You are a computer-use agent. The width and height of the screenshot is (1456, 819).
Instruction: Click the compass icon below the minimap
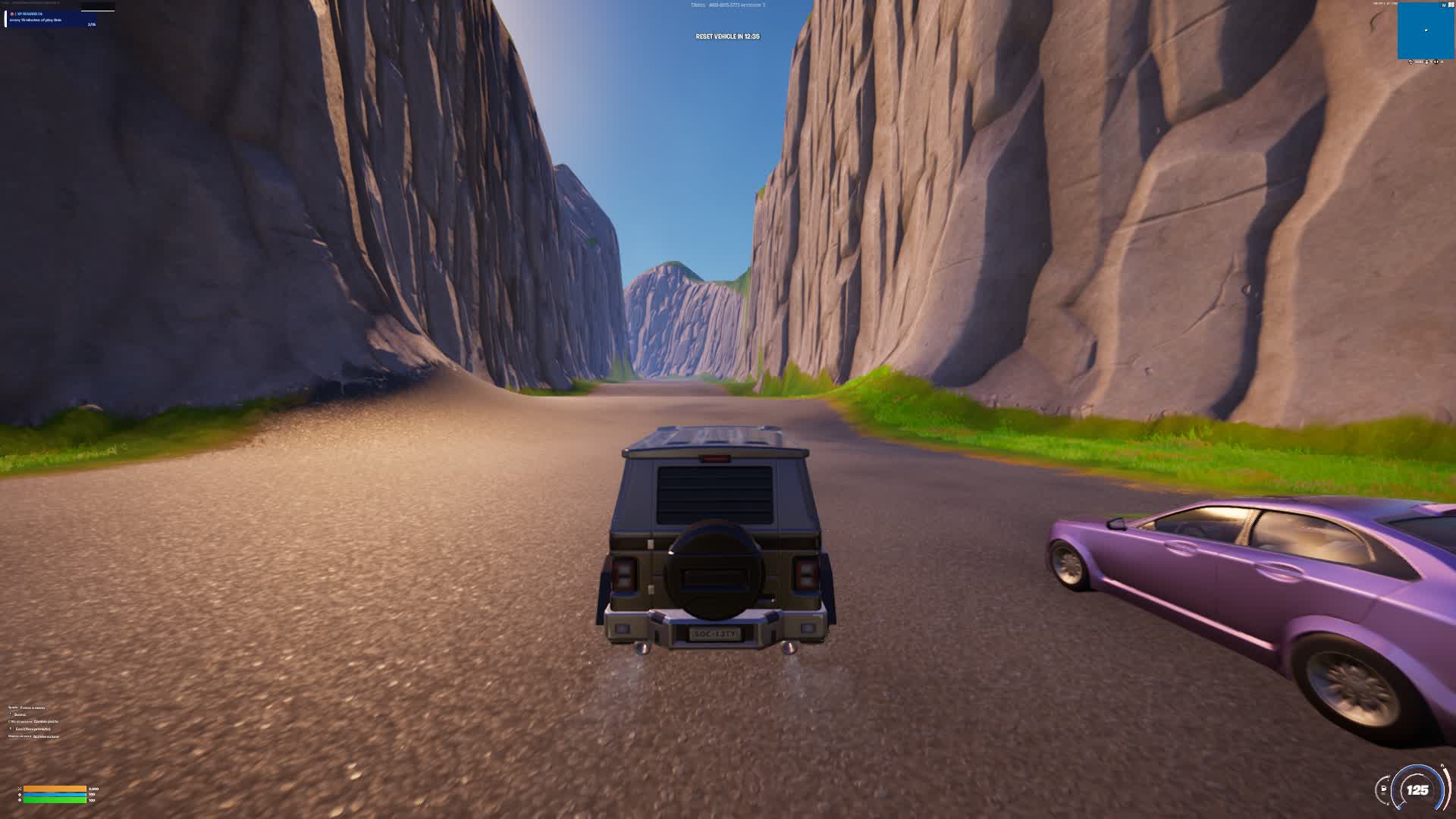click(1410, 61)
